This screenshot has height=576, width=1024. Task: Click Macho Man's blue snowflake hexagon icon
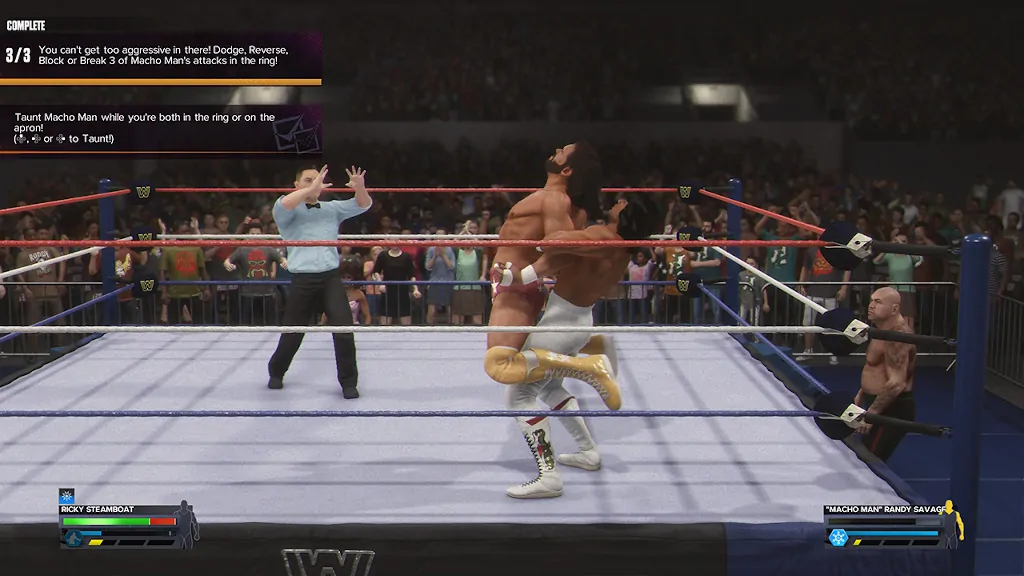(x=837, y=537)
